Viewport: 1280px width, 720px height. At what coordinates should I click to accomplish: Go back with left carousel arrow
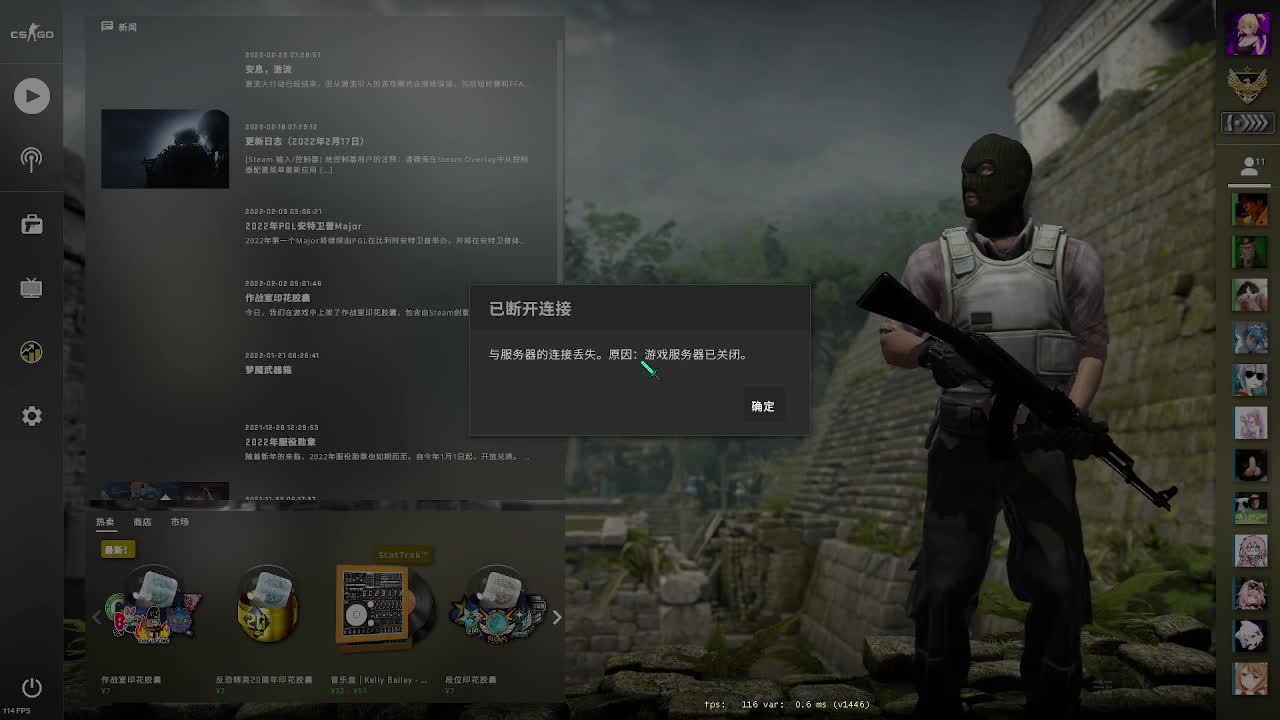coord(96,617)
